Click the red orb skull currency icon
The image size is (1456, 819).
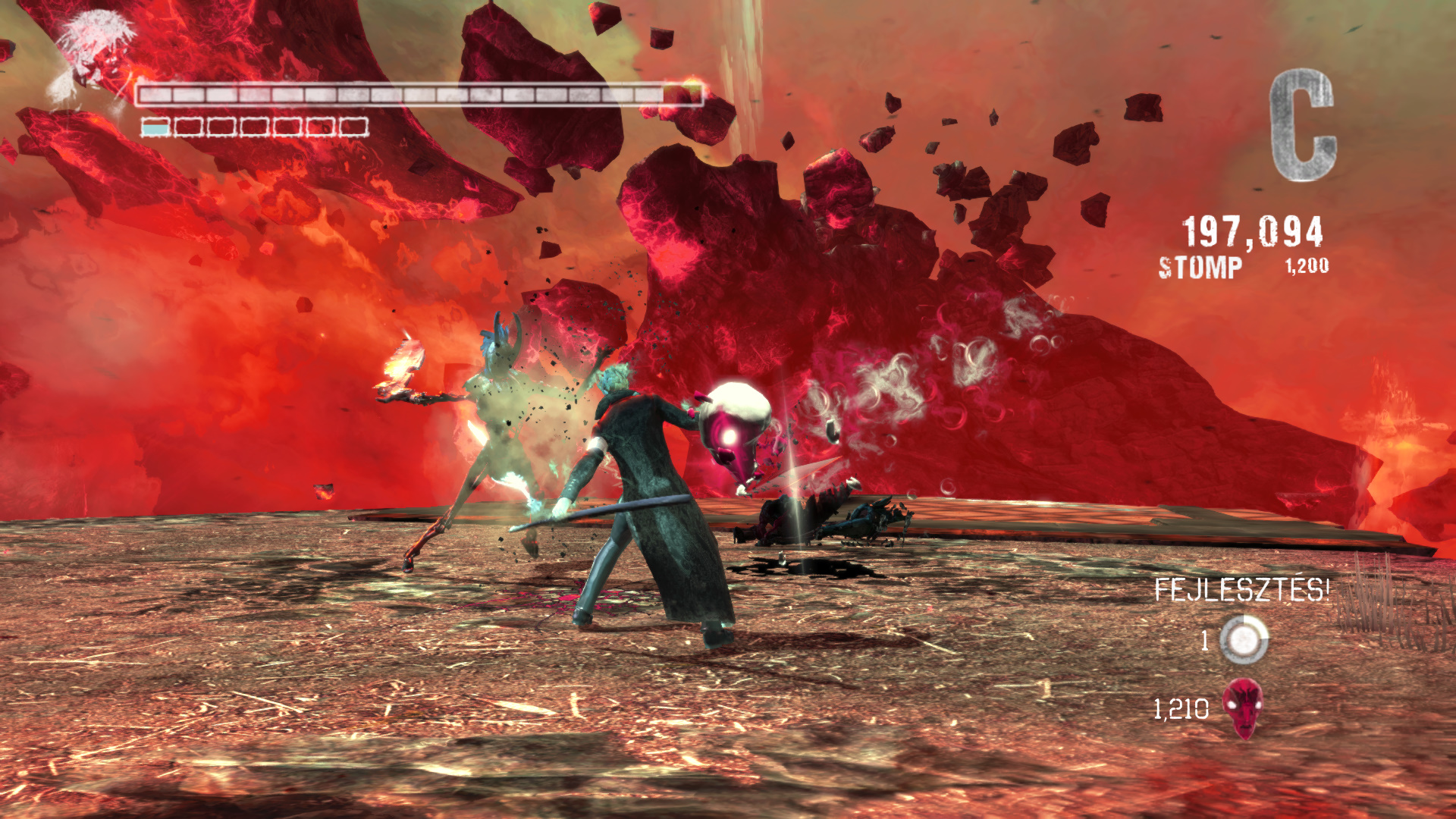pos(1243,708)
